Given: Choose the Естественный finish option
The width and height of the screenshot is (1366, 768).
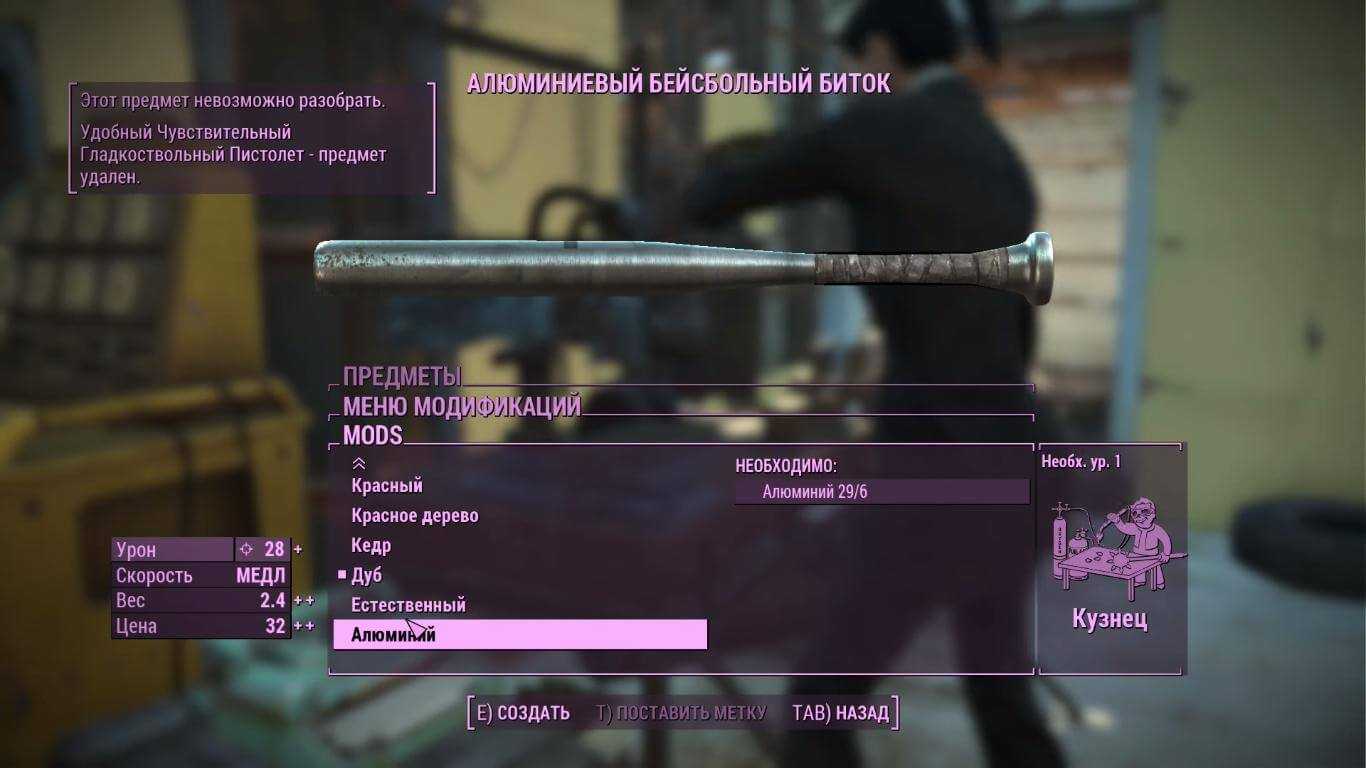Looking at the screenshot, I should pos(408,605).
